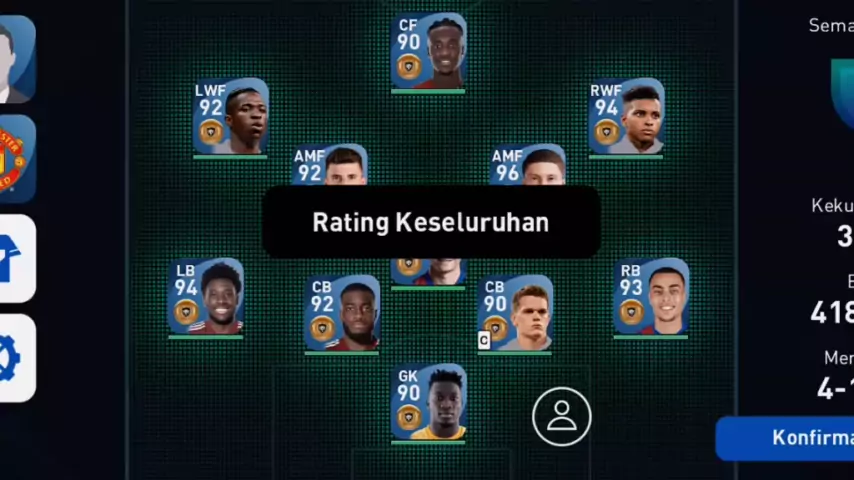
Task: Pick the GK 90 goalkeeper card
Action: point(428,402)
